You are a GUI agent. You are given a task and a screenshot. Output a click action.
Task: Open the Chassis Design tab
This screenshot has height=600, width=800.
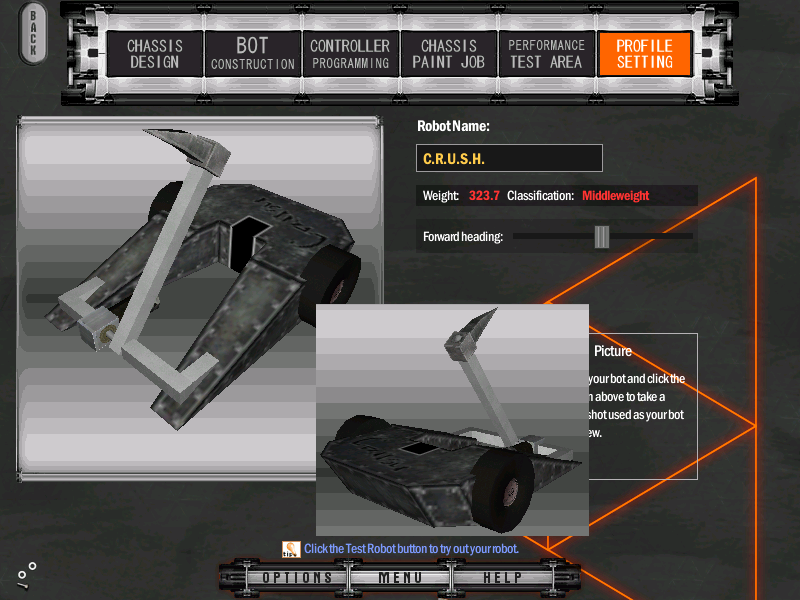153,54
